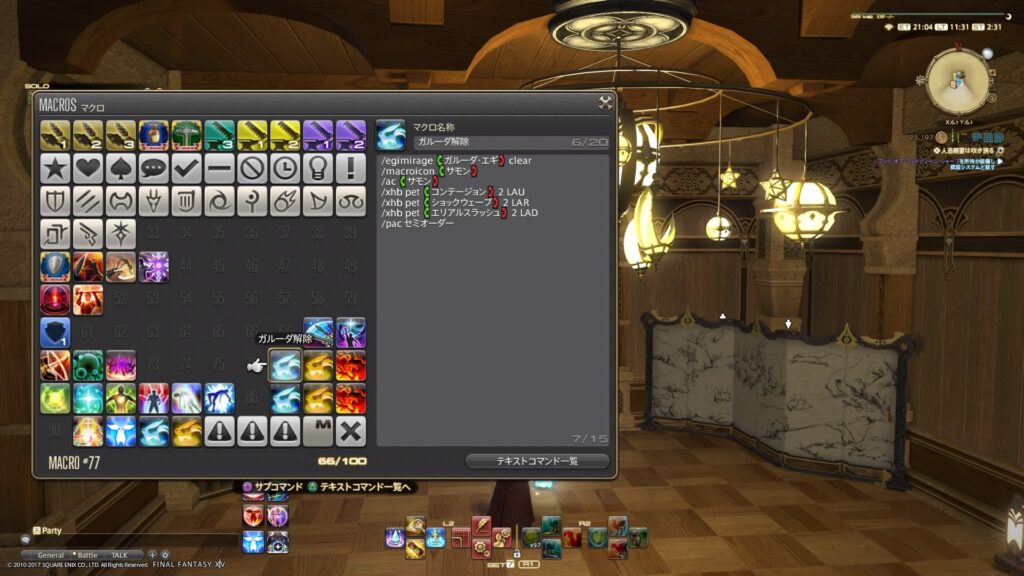Select the letter M macro slot
The image size is (1024, 576).
(318, 431)
